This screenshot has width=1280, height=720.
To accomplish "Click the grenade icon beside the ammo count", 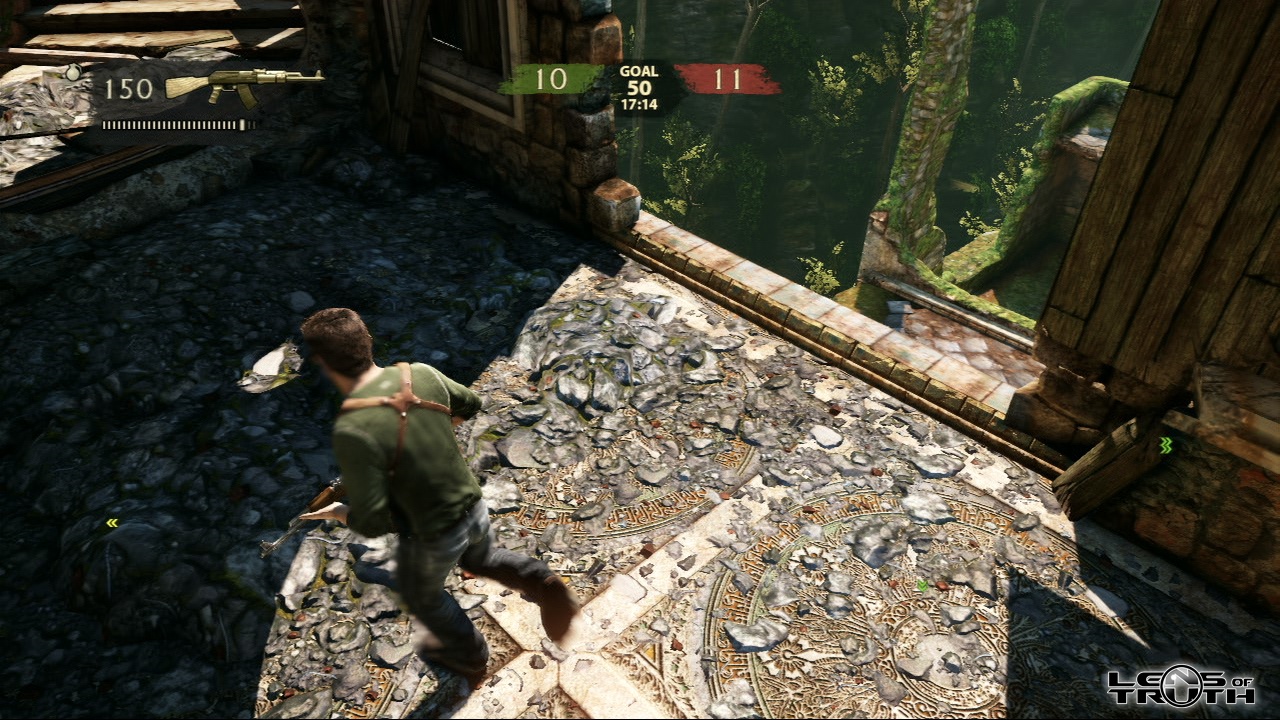I will 72,73.
